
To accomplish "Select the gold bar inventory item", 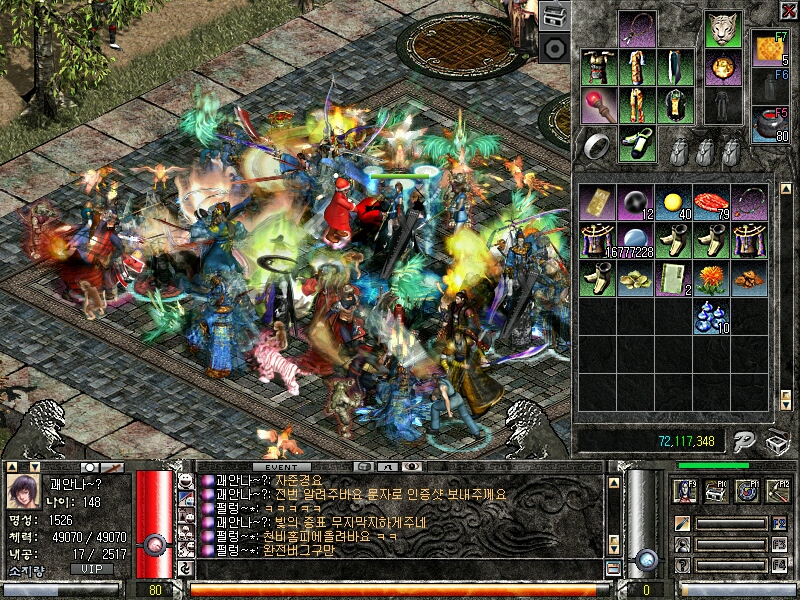I will pyautogui.click(x=599, y=202).
